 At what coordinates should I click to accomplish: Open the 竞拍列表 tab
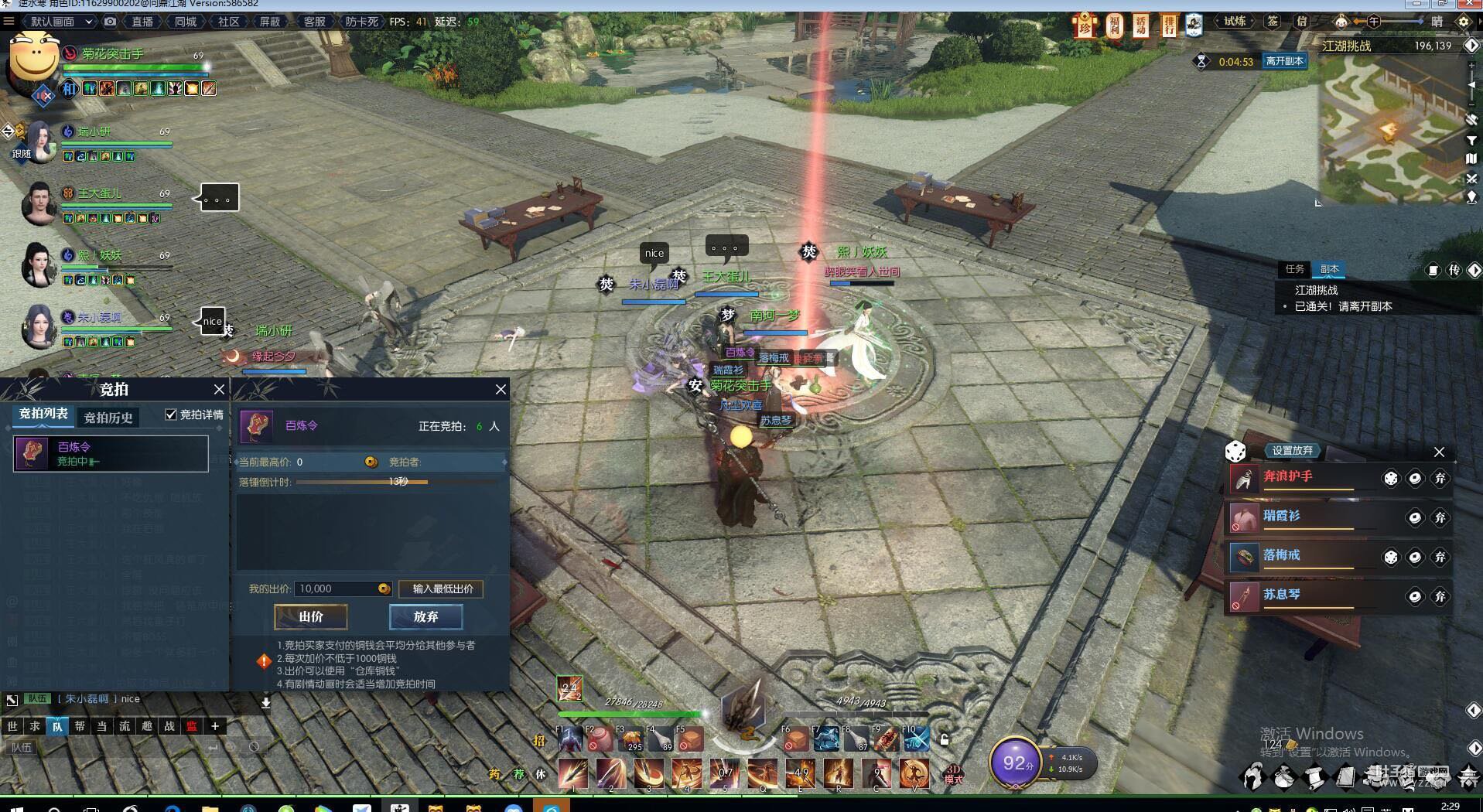pos(43,415)
